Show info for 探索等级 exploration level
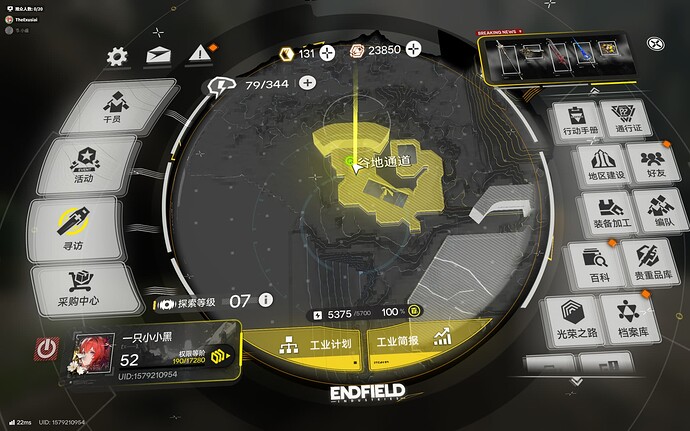This screenshot has width=690, height=431. [x=265, y=300]
